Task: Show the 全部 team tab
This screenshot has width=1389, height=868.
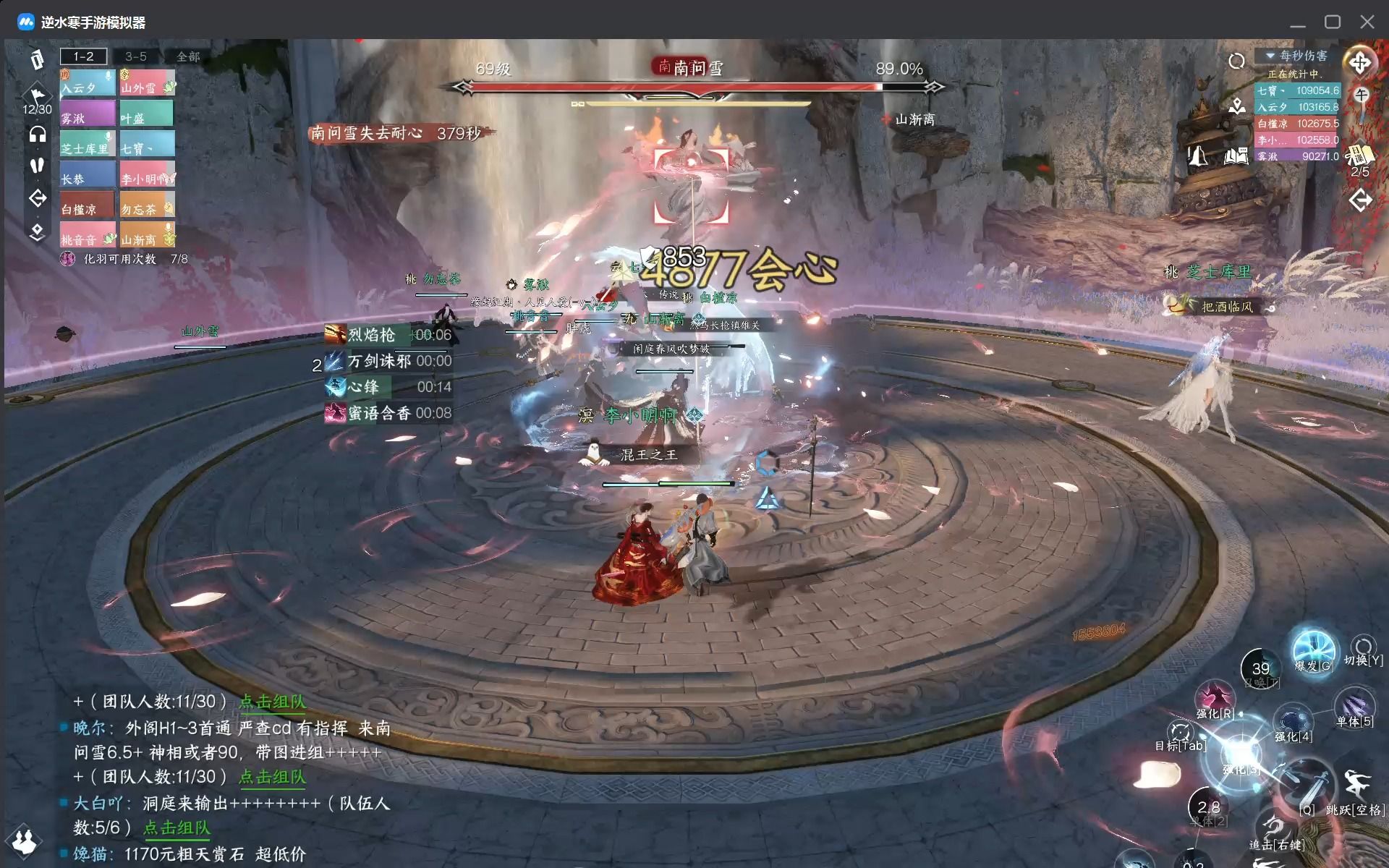Action: coord(188,56)
